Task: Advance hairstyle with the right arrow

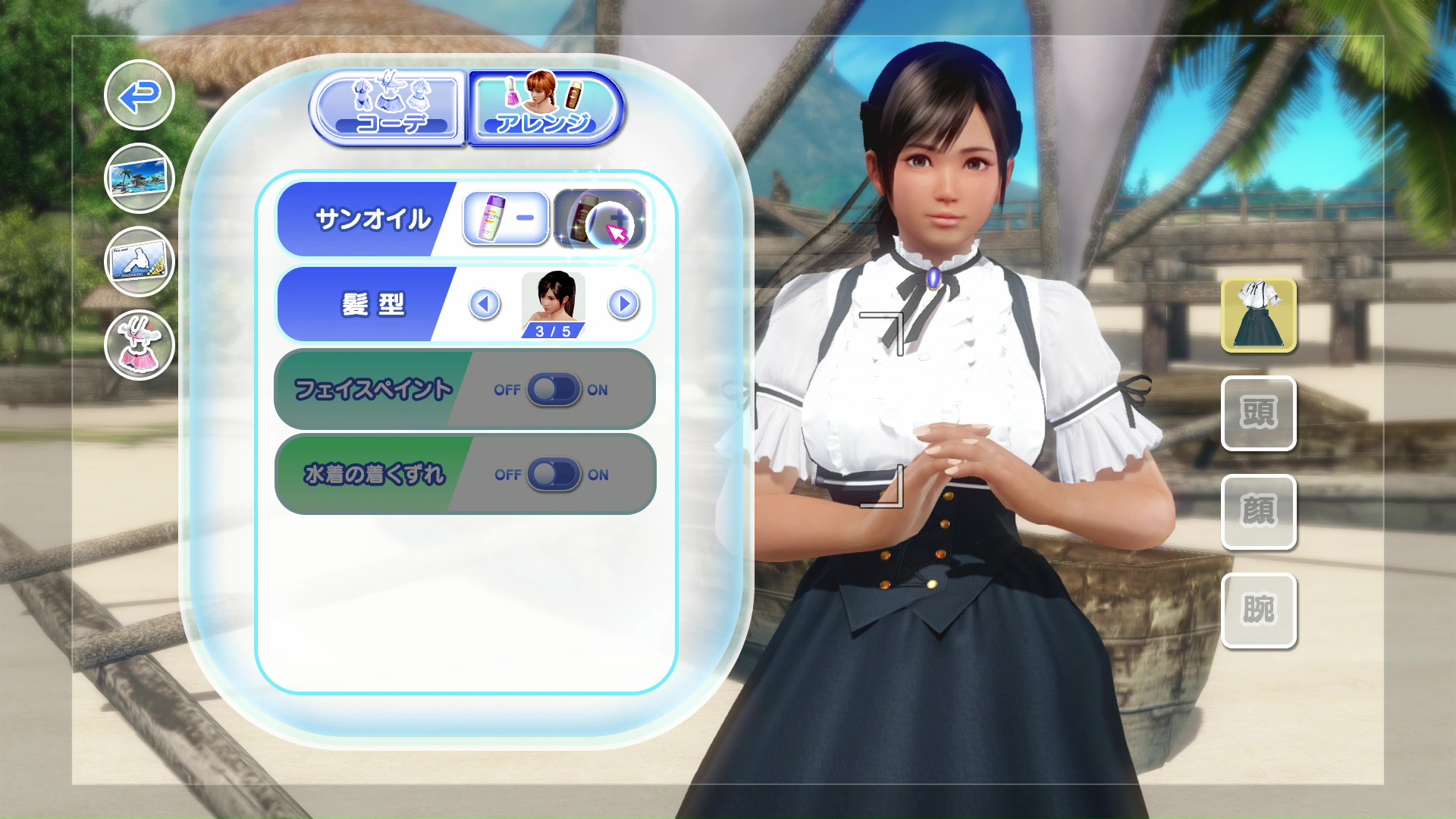Action: (x=623, y=304)
